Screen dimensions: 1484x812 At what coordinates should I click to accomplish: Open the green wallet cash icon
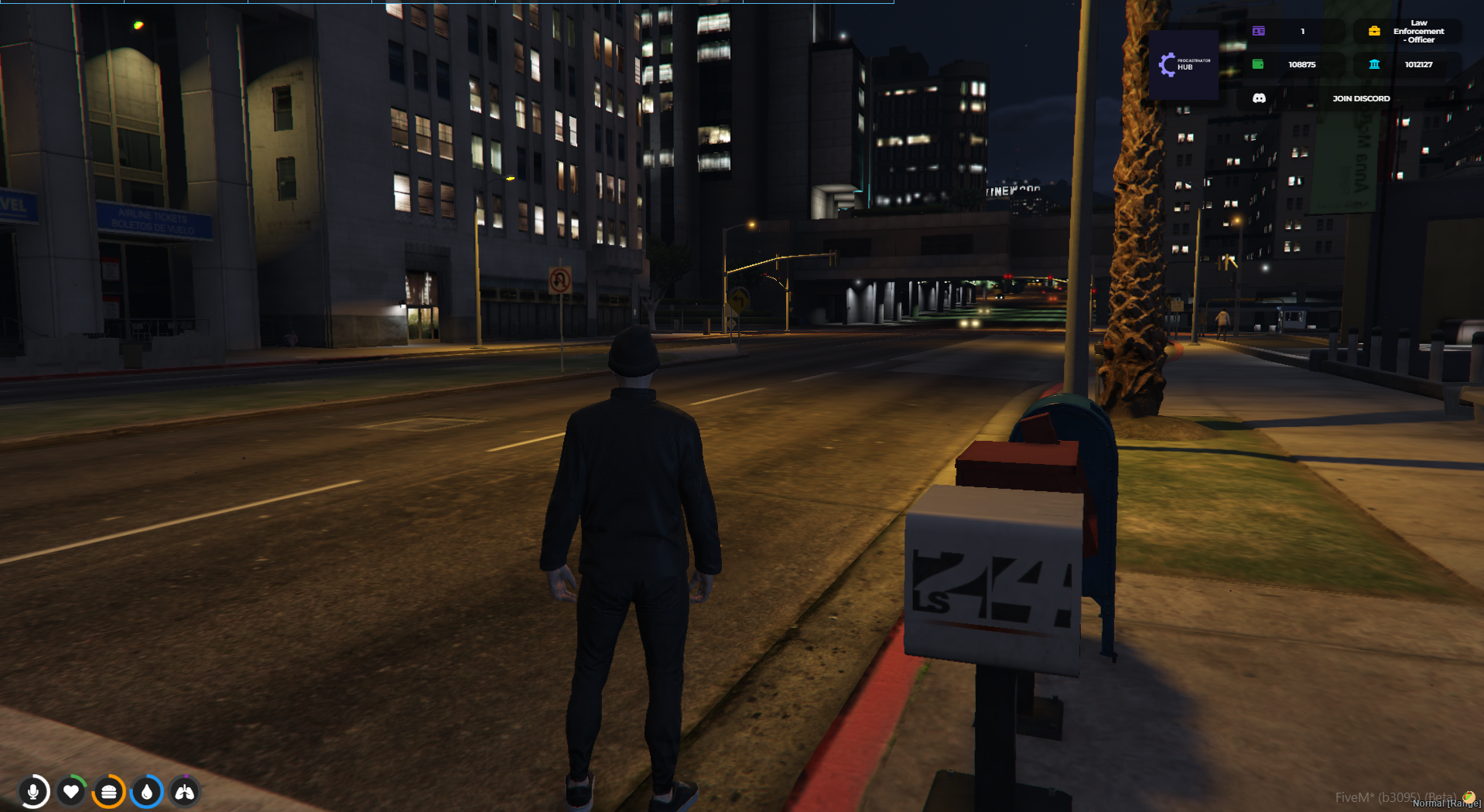click(1258, 64)
